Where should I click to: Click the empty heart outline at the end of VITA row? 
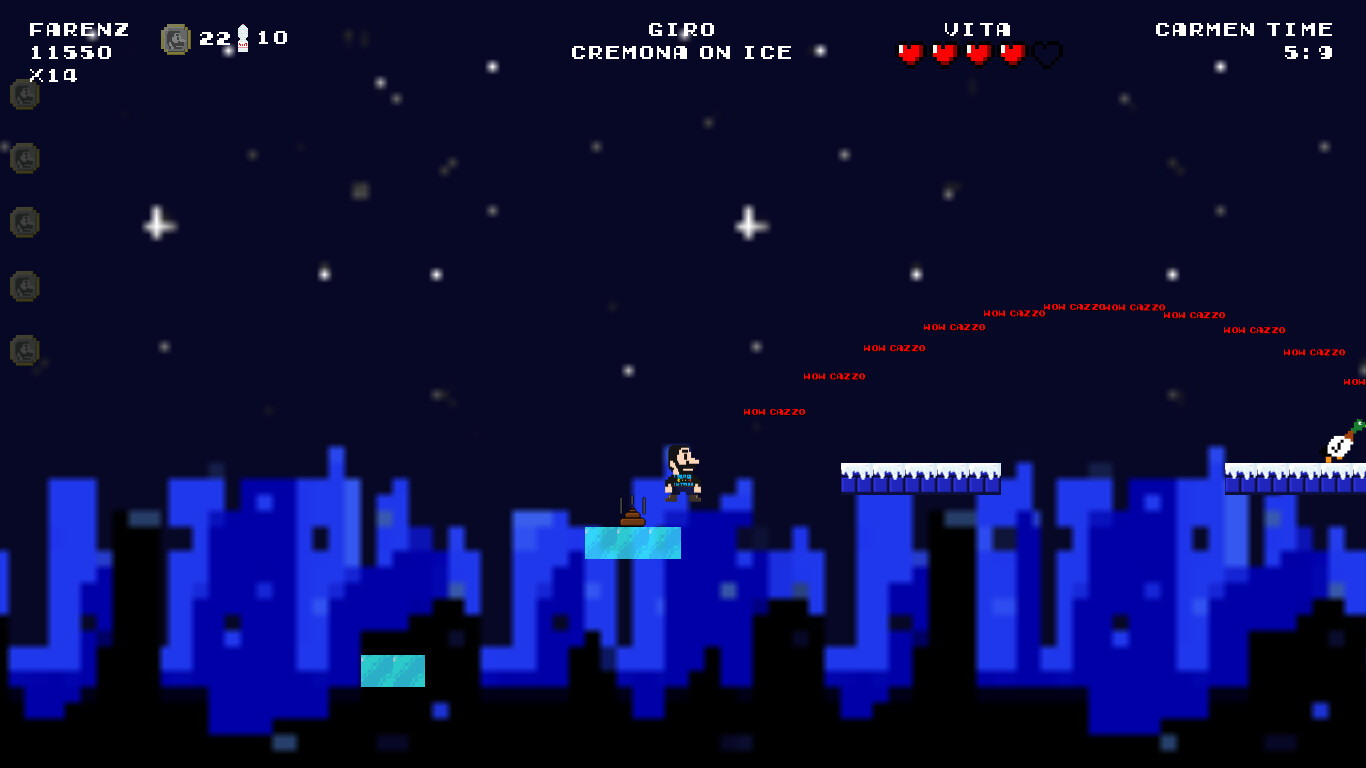[1044, 55]
